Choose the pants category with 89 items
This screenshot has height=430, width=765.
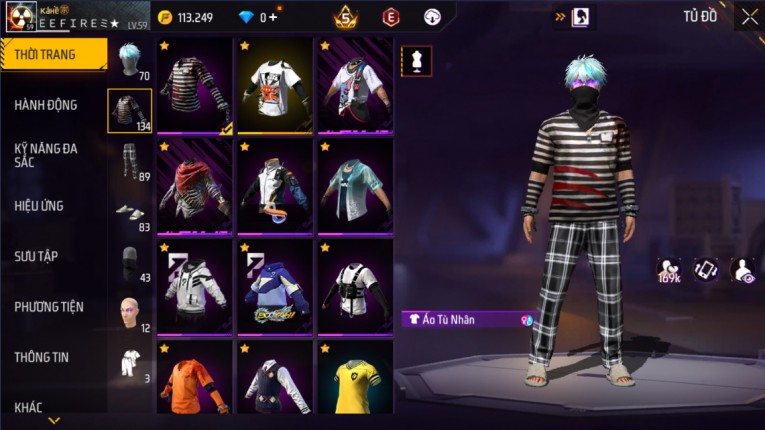(x=130, y=160)
